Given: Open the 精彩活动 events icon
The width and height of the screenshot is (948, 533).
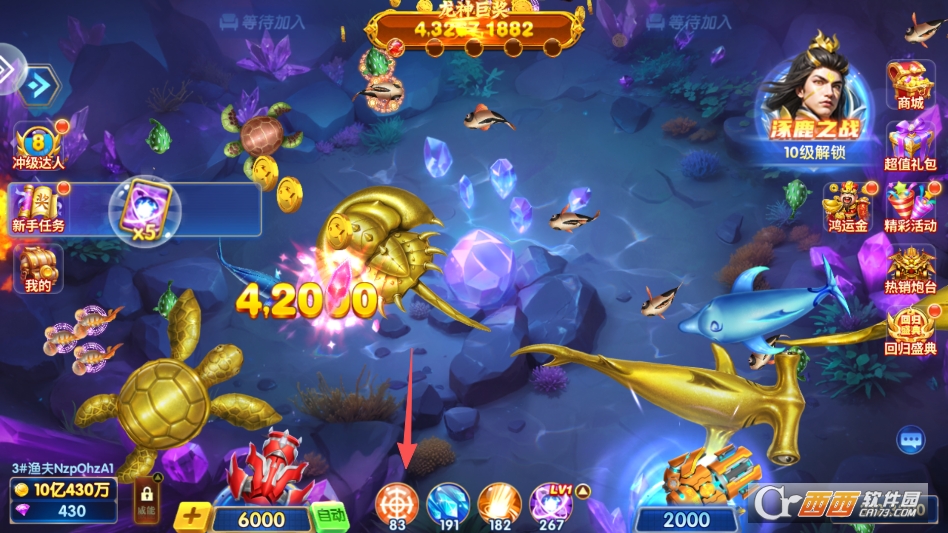Looking at the screenshot, I should pyautogui.click(x=910, y=205).
